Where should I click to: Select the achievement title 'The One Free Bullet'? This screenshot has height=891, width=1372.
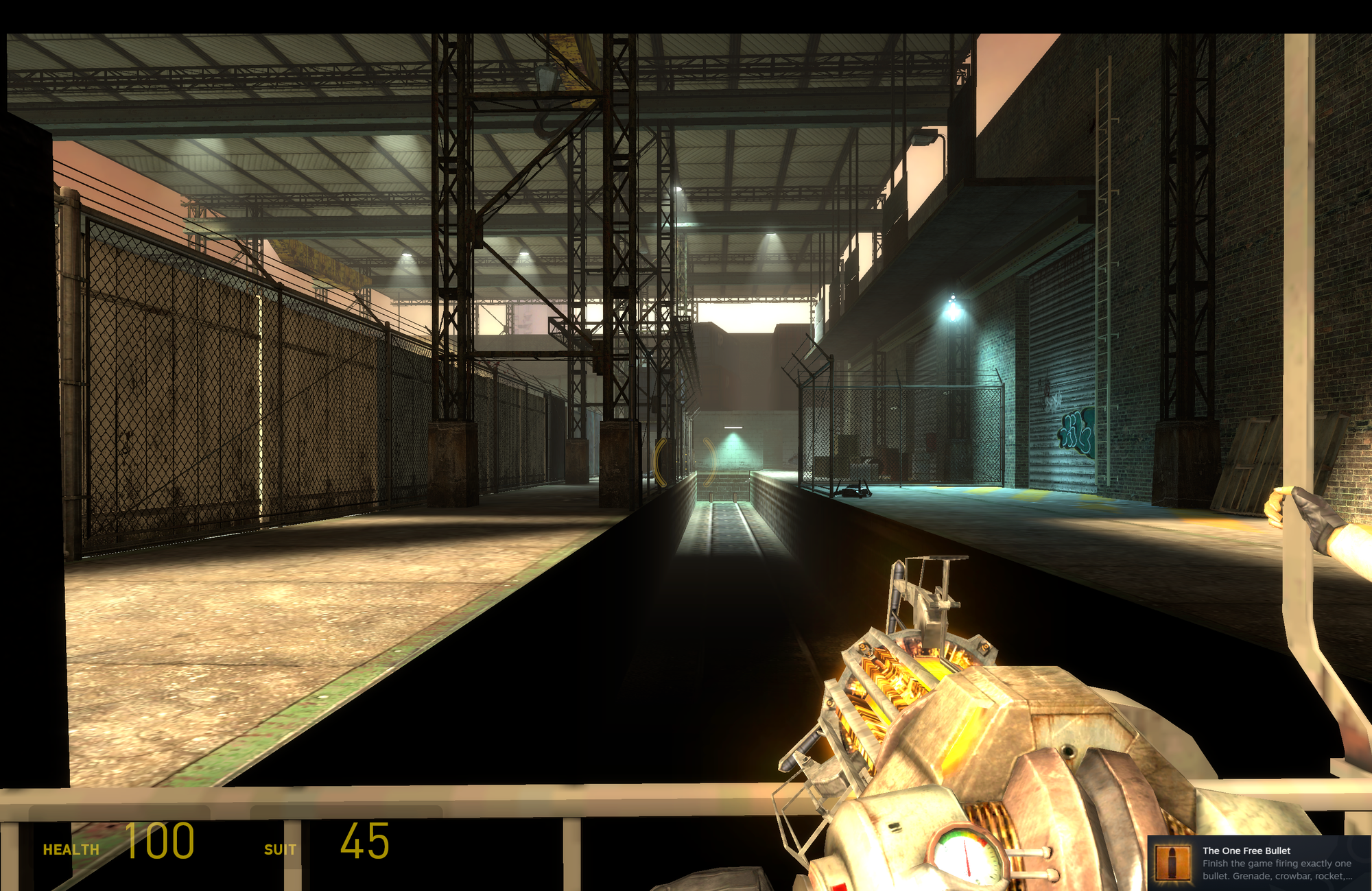pos(1245,850)
